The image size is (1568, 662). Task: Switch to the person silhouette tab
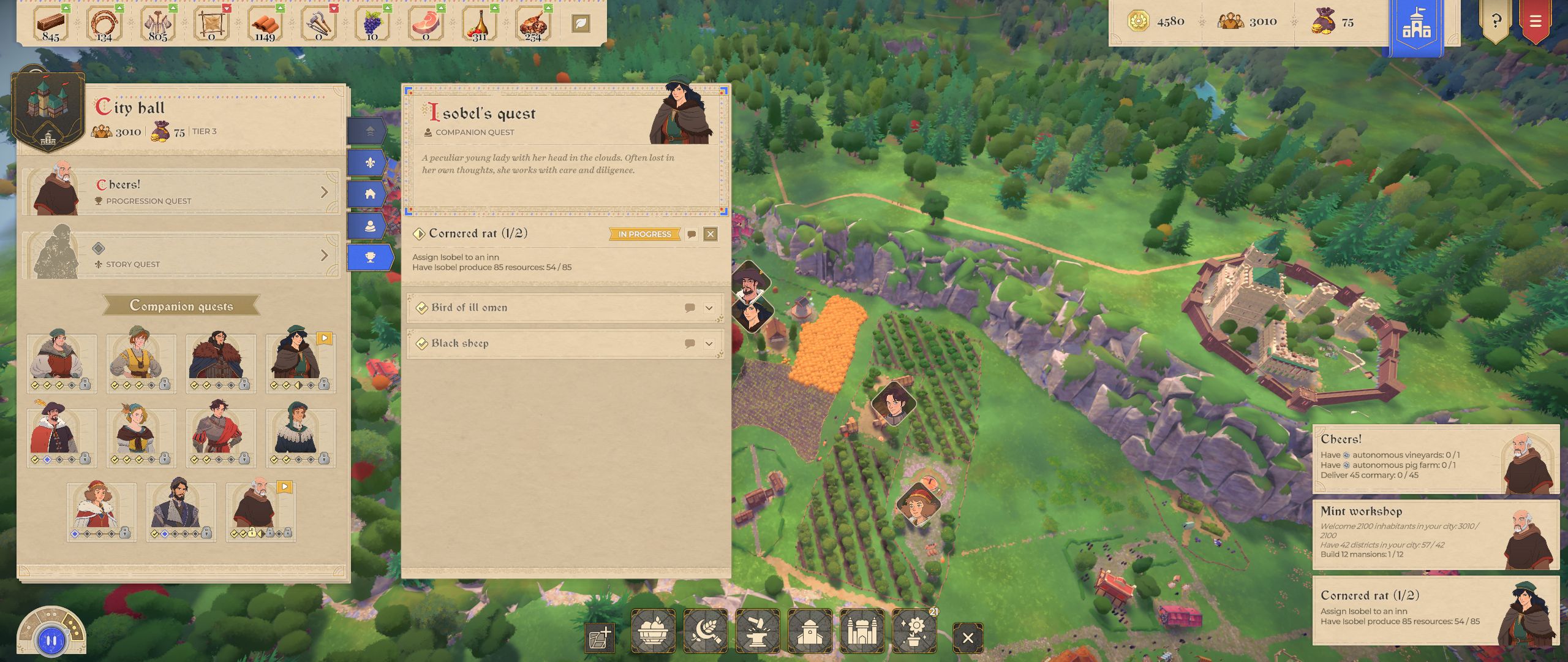(x=370, y=226)
